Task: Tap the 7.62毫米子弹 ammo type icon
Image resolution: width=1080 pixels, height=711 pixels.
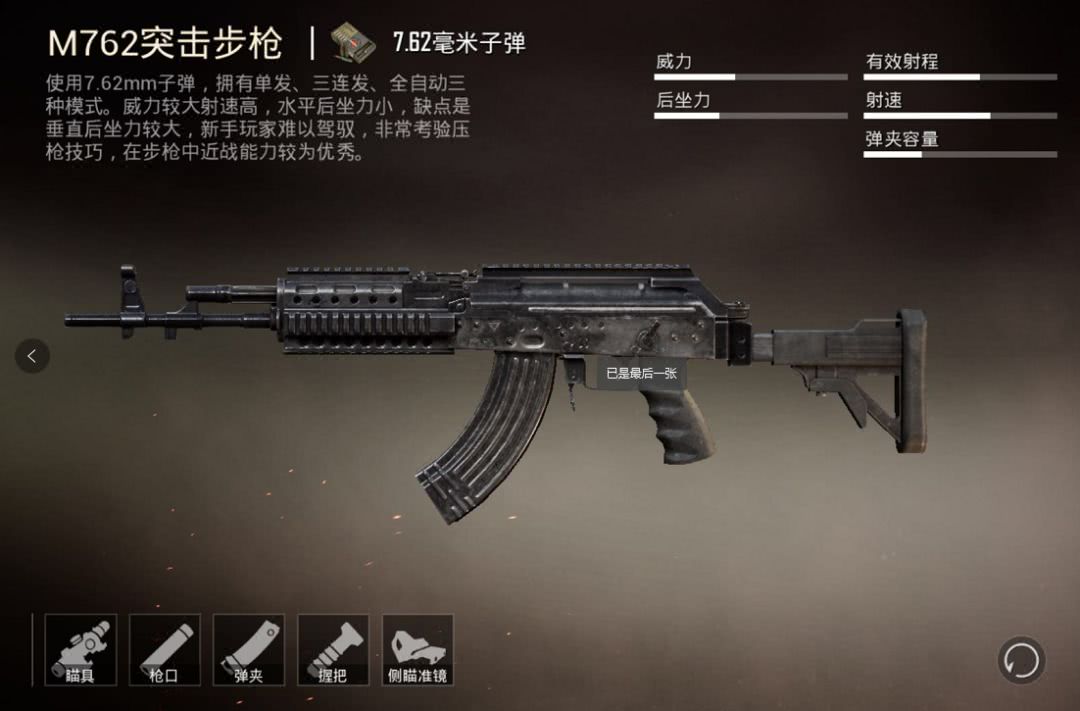Action: [351, 41]
